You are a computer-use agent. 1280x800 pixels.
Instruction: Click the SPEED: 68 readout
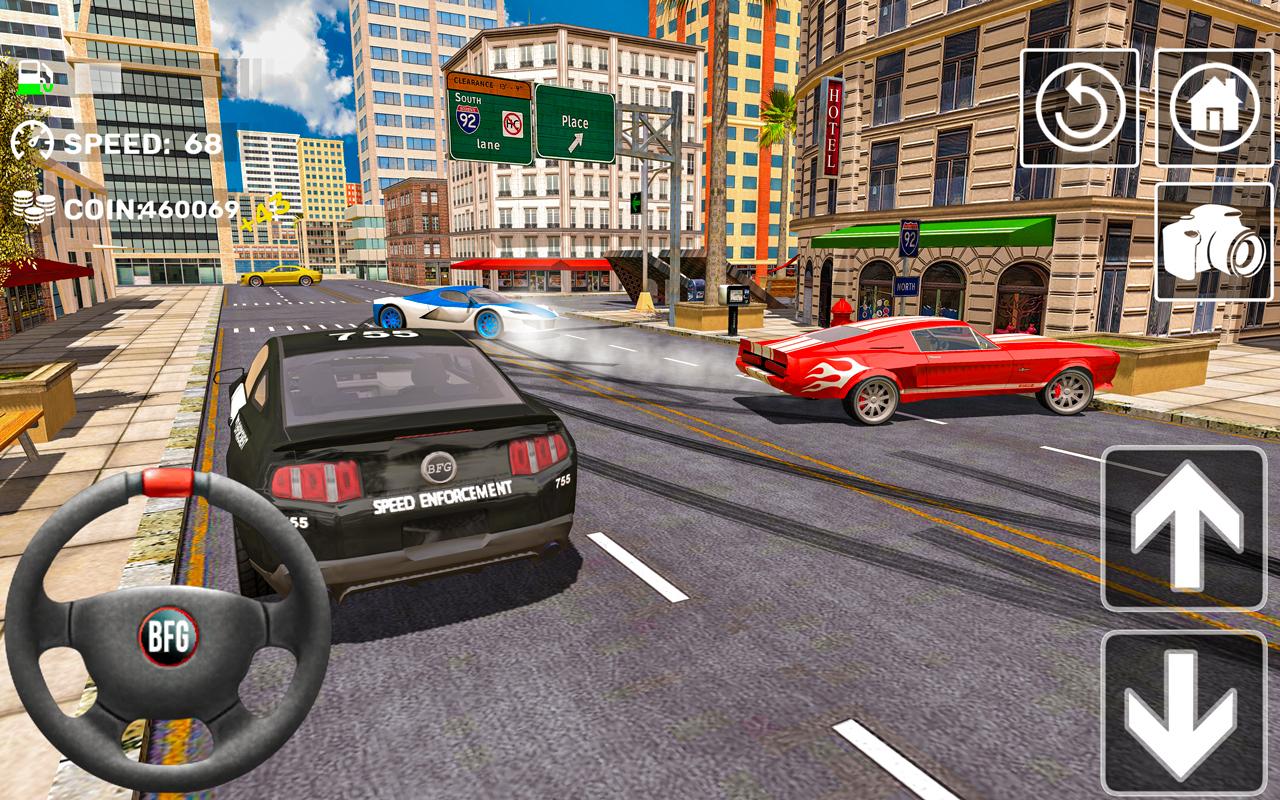click(x=140, y=142)
